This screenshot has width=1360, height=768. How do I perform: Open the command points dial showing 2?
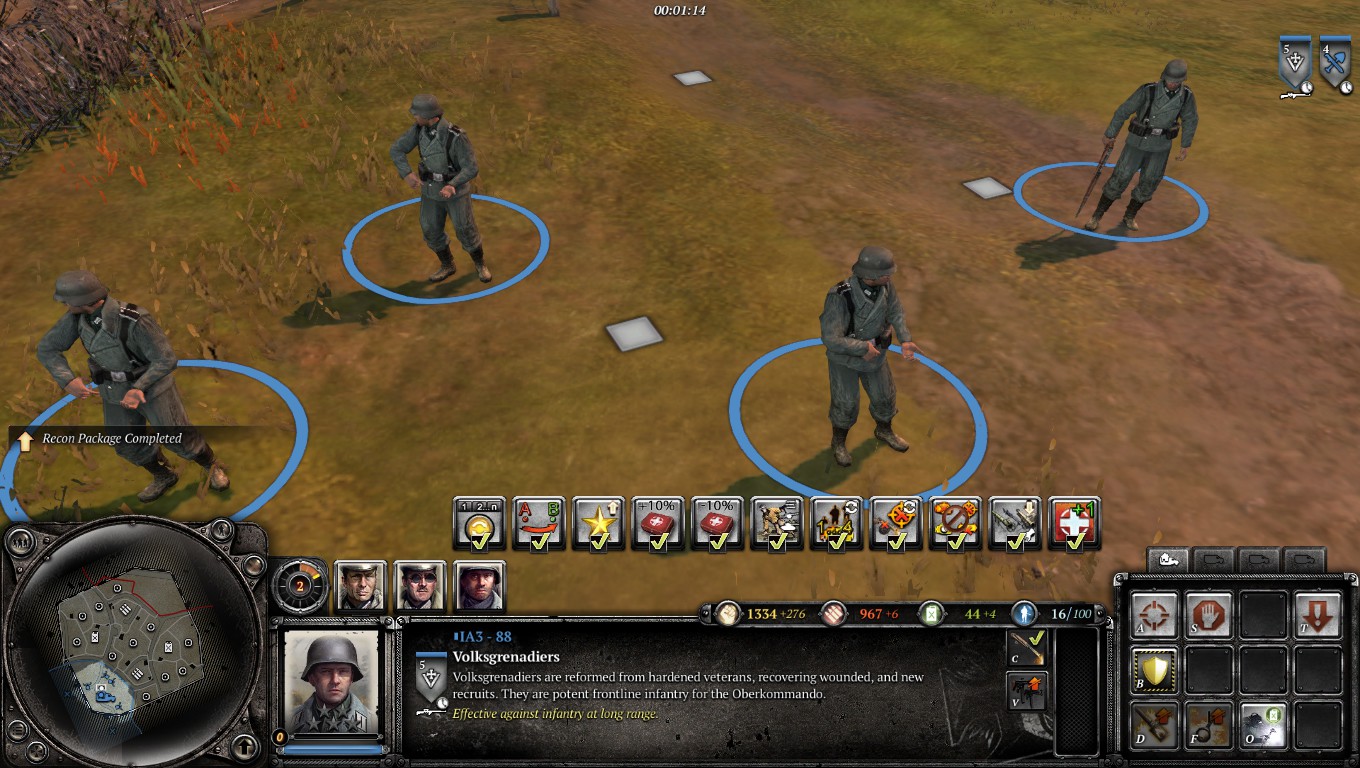(299, 586)
